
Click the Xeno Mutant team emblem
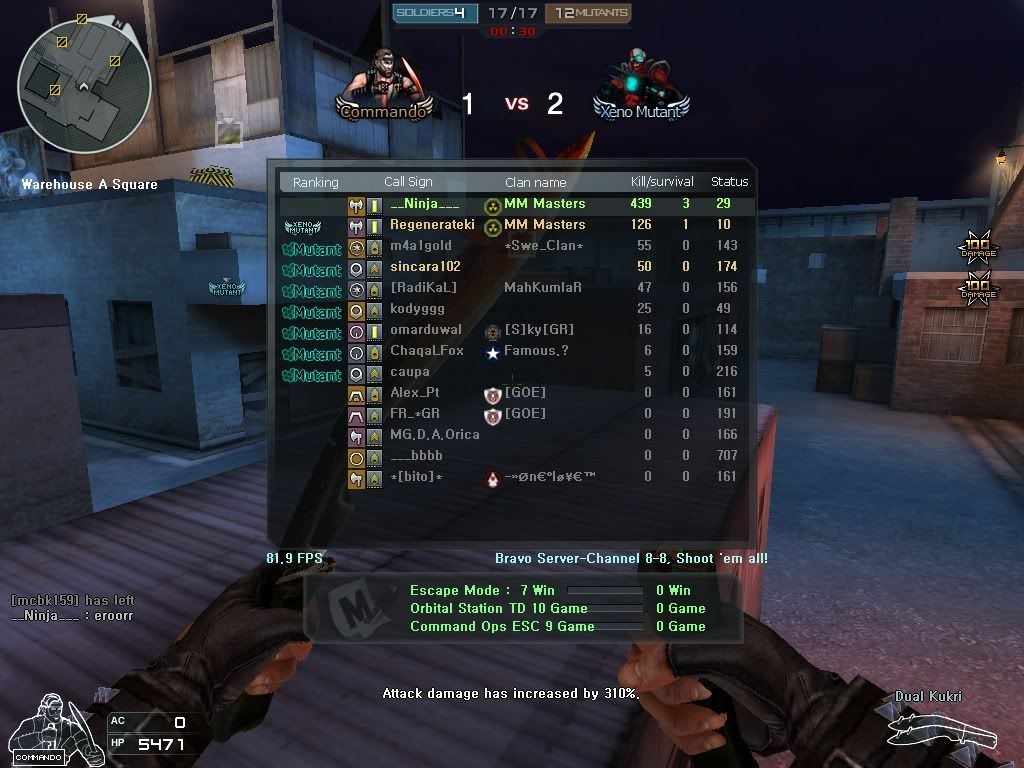(640, 85)
